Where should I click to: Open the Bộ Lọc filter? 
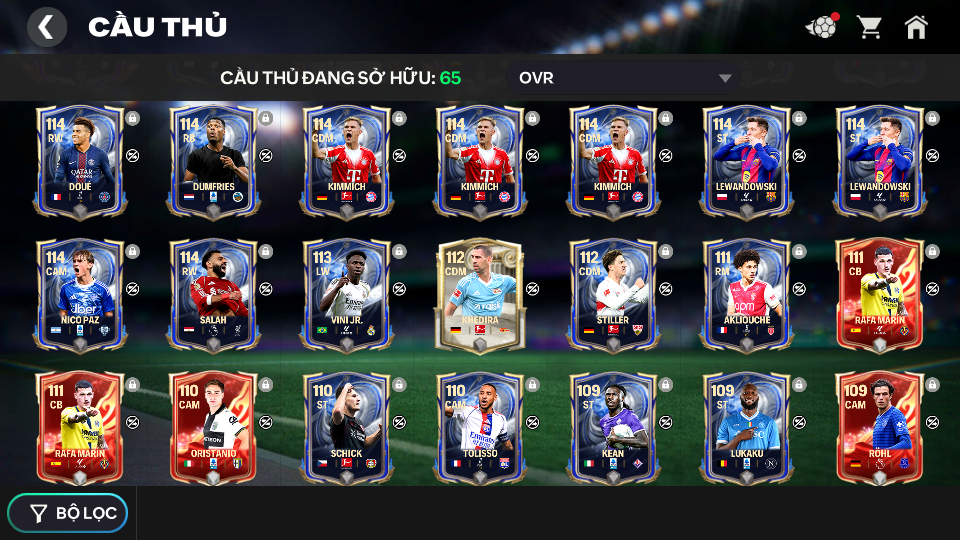(68, 513)
